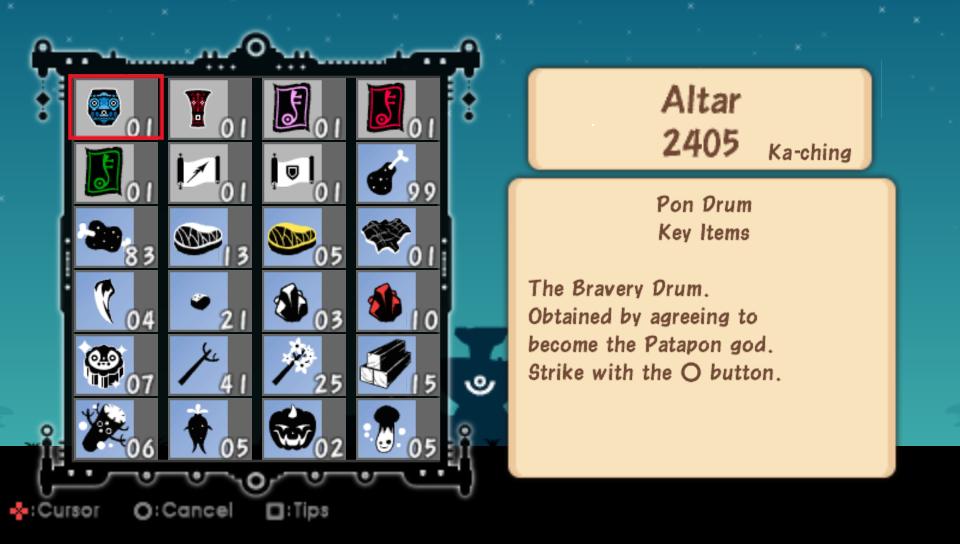The image size is (960, 544).
Task: Choose the purple key scroll item
Action: pos(303,107)
